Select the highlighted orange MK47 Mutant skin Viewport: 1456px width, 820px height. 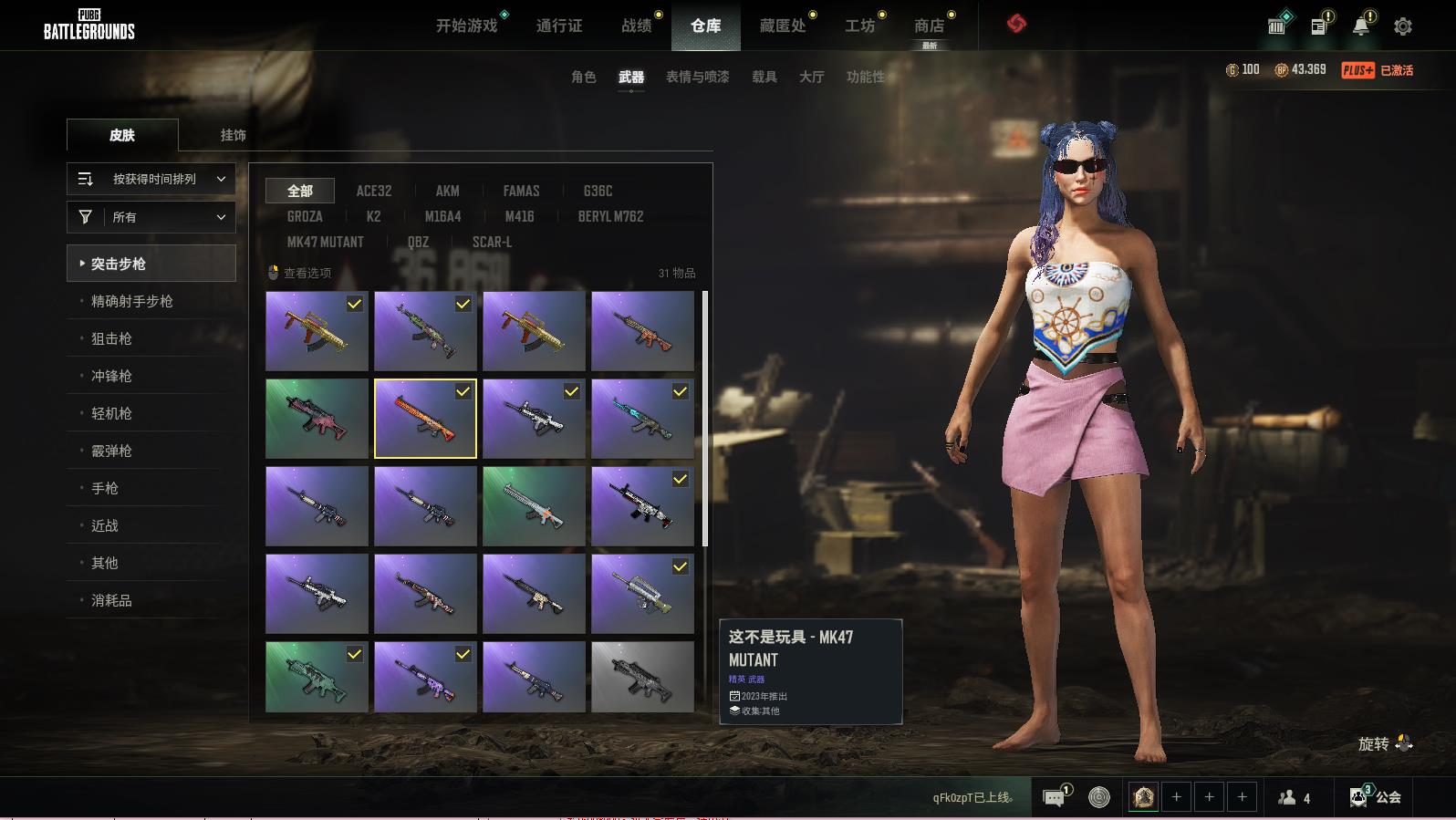pyautogui.click(x=425, y=419)
